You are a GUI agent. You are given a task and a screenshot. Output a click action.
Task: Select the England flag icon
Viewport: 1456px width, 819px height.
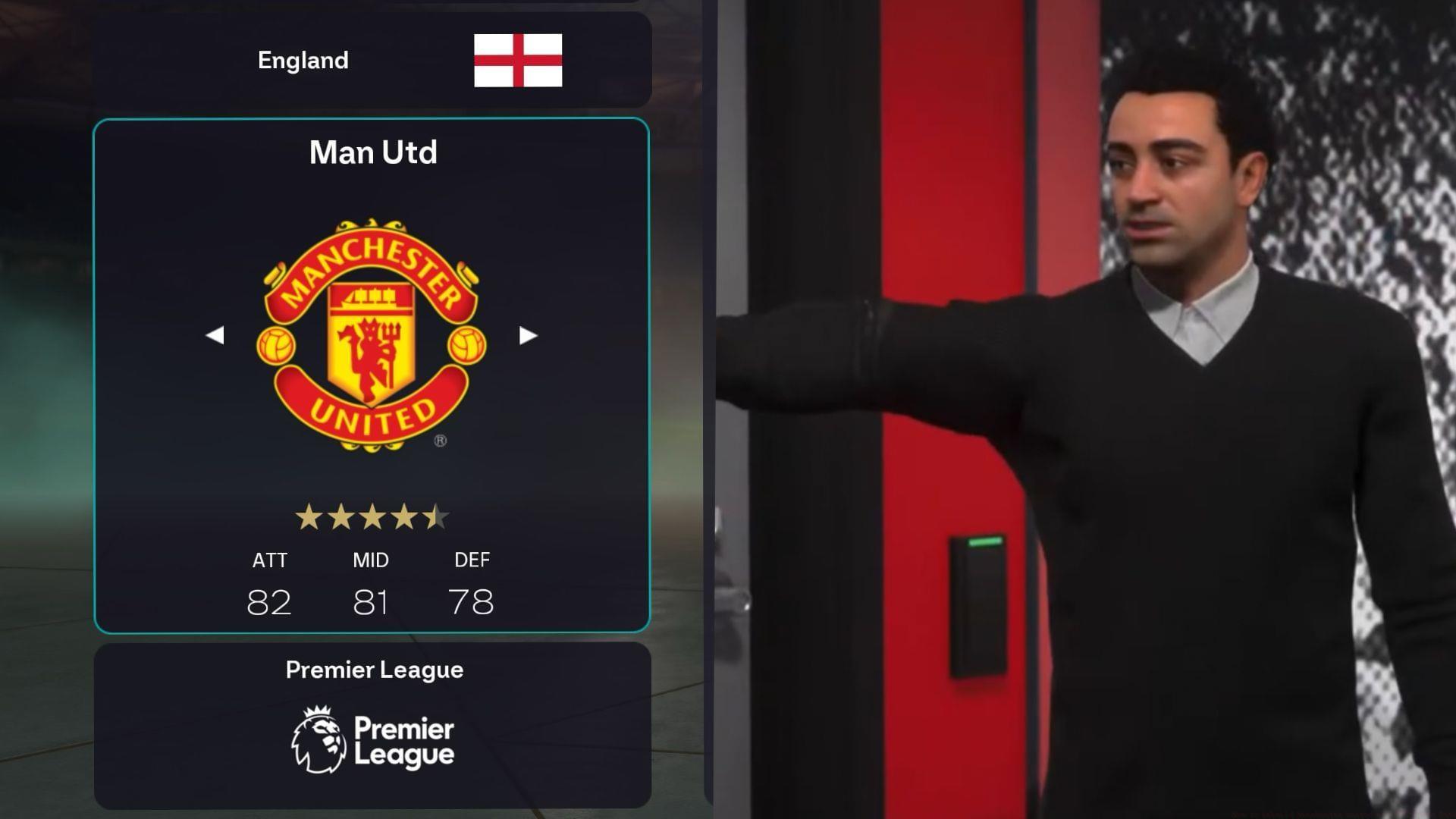(518, 61)
